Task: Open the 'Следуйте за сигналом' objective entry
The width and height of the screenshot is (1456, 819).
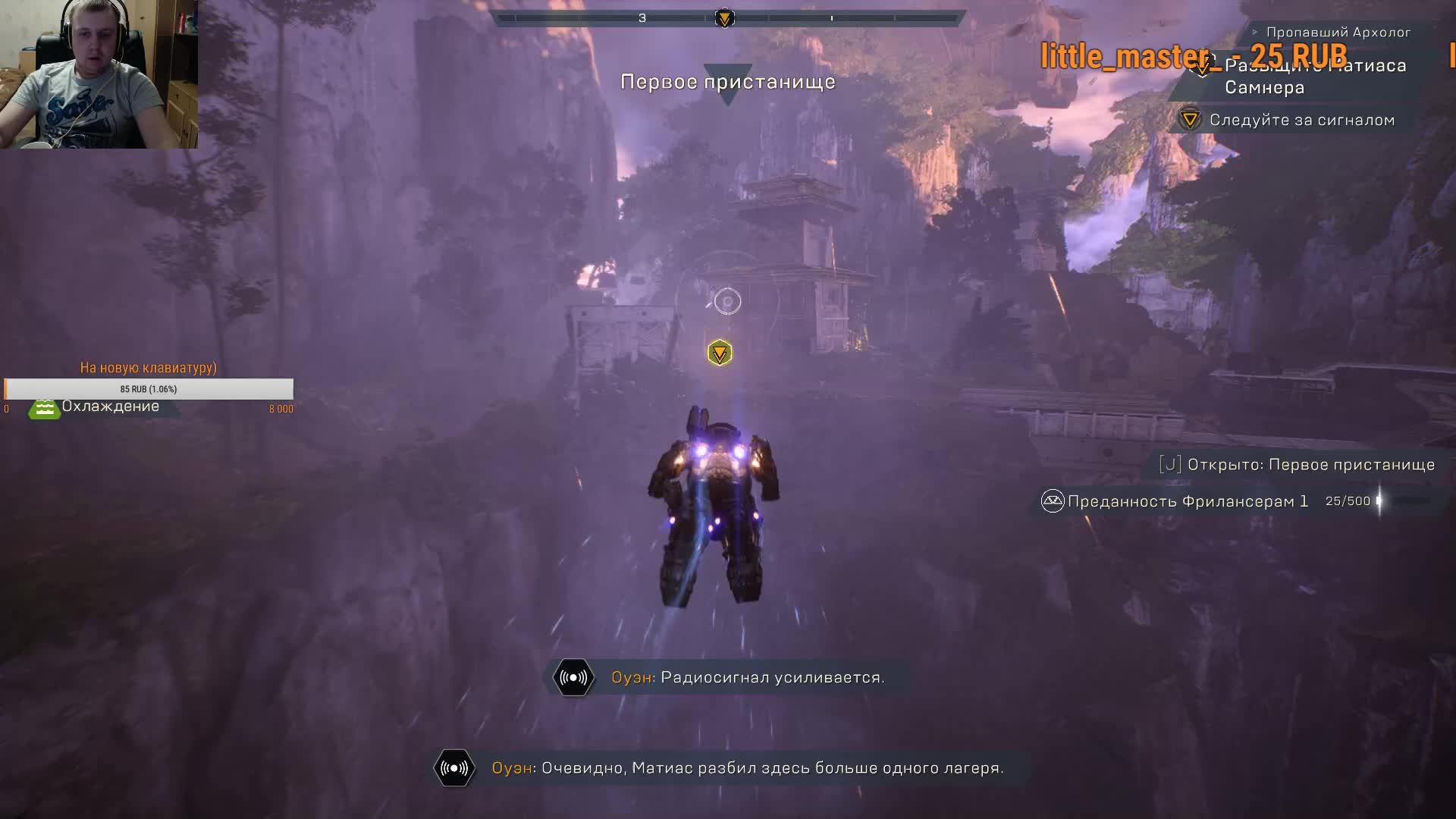Action: (x=1301, y=120)
